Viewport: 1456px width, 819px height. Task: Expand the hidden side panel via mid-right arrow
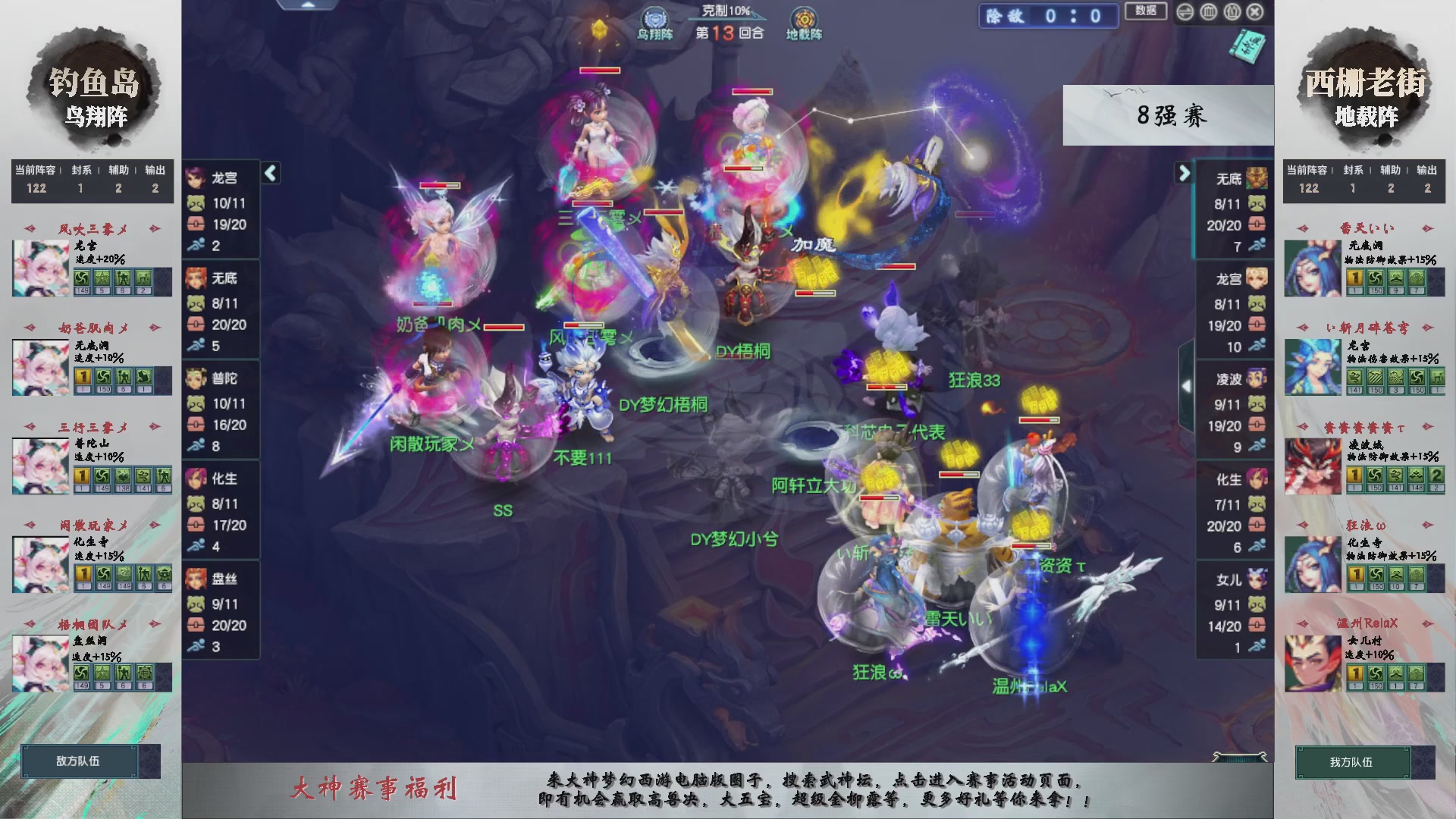1187,384
